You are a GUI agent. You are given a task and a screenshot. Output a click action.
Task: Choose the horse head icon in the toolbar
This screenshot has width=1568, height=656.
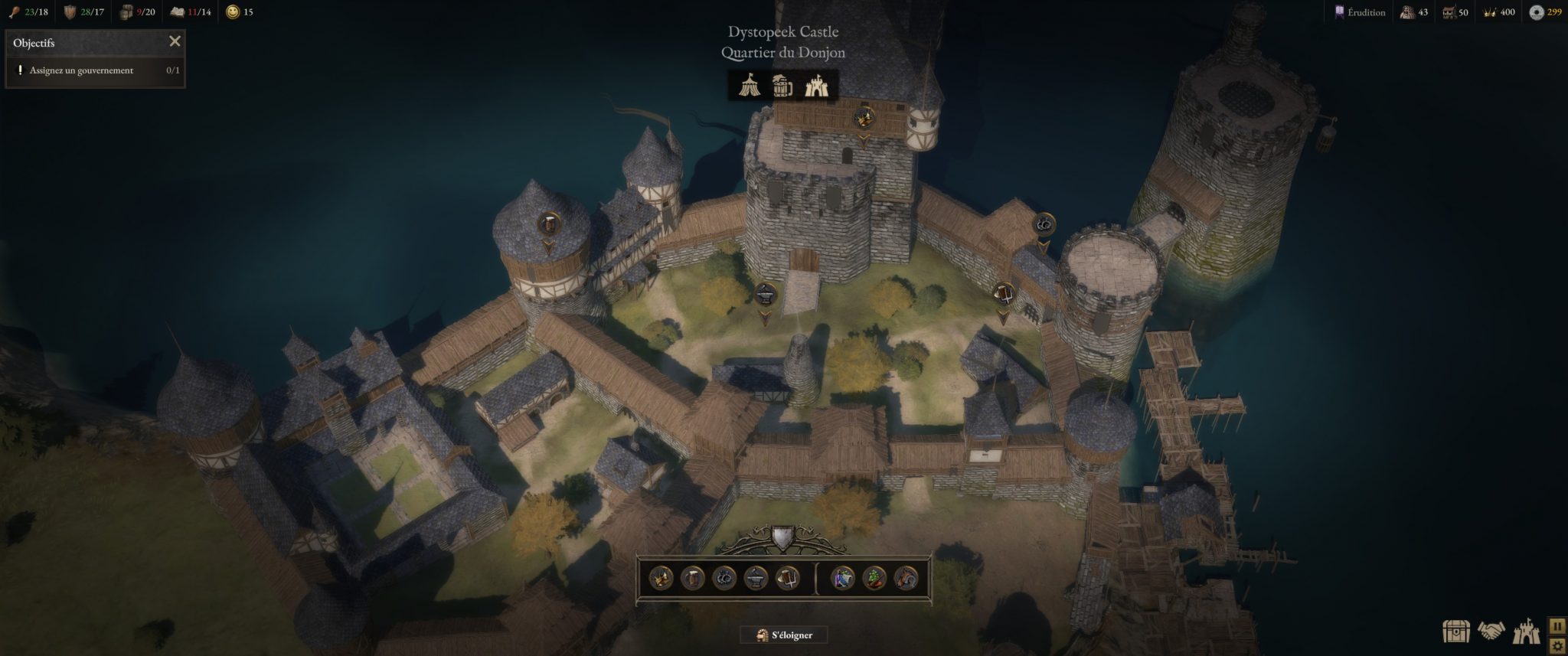tap(906, 578)
